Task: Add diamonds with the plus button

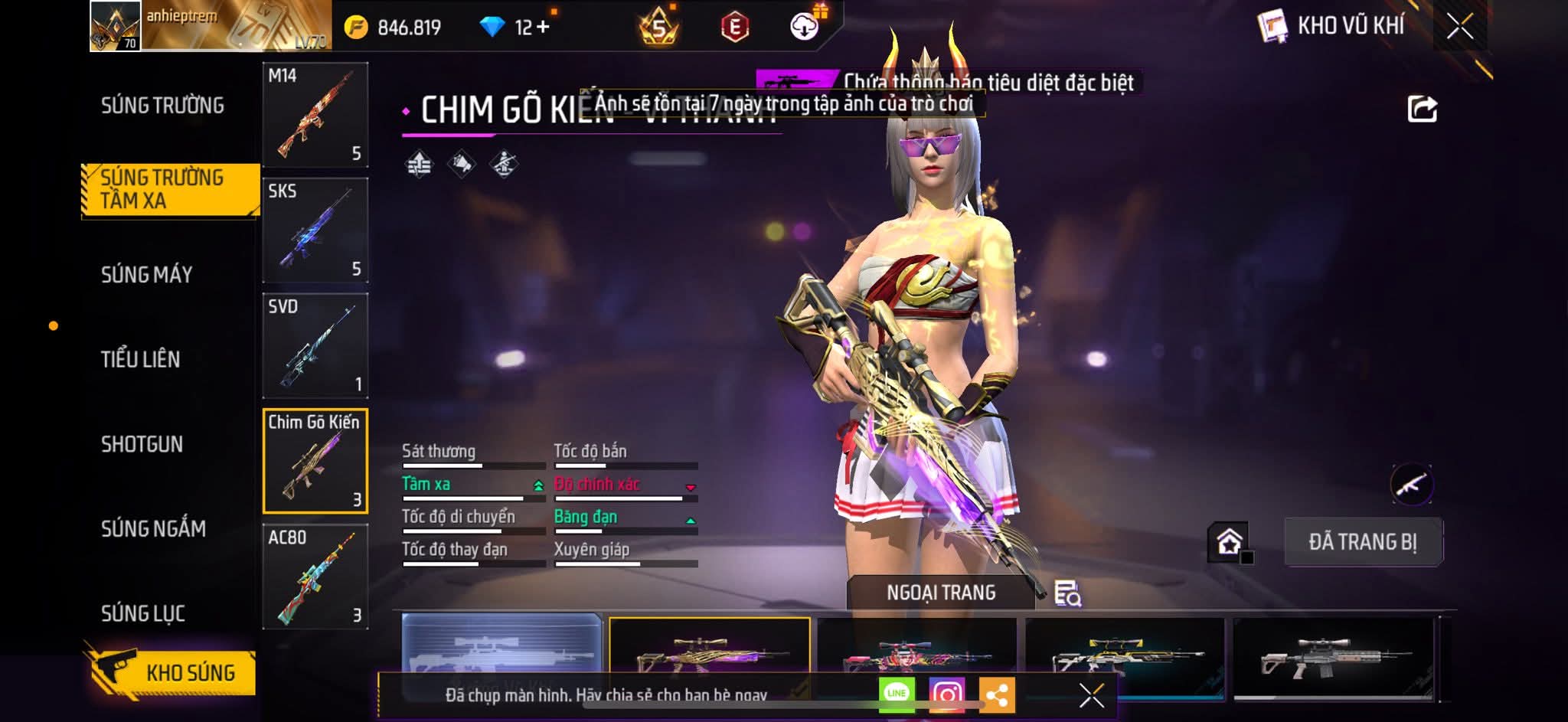Action: 543,28
